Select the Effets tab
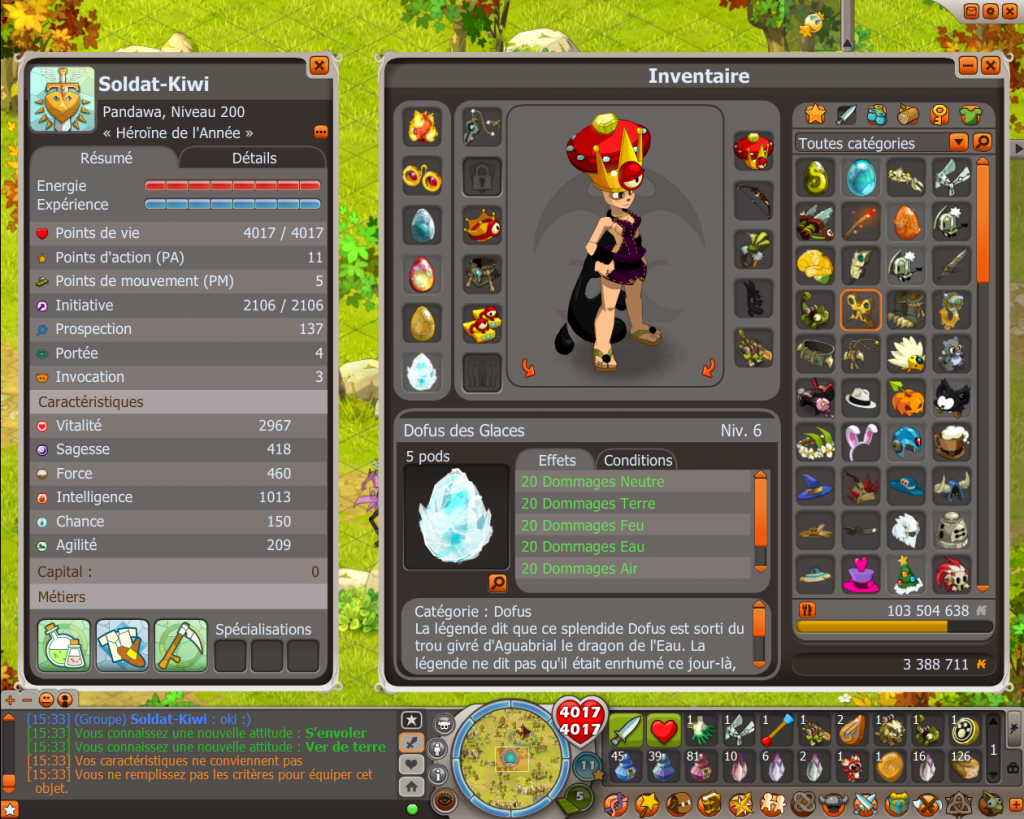1024x819 pixels. (557, 460)
